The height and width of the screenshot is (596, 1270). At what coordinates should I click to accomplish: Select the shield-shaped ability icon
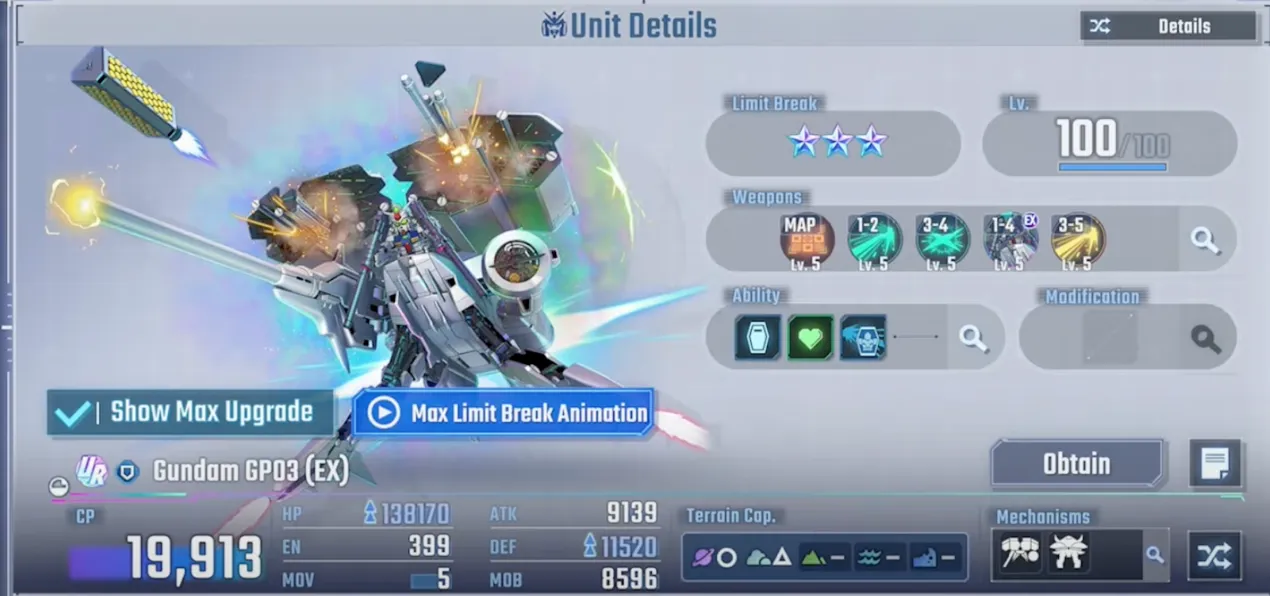(x=758, y=338)
